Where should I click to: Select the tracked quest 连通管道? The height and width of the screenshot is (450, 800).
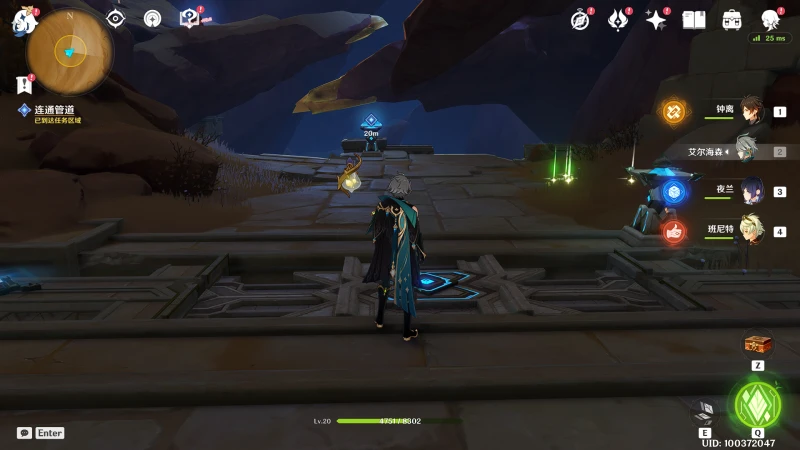[54, 110]
